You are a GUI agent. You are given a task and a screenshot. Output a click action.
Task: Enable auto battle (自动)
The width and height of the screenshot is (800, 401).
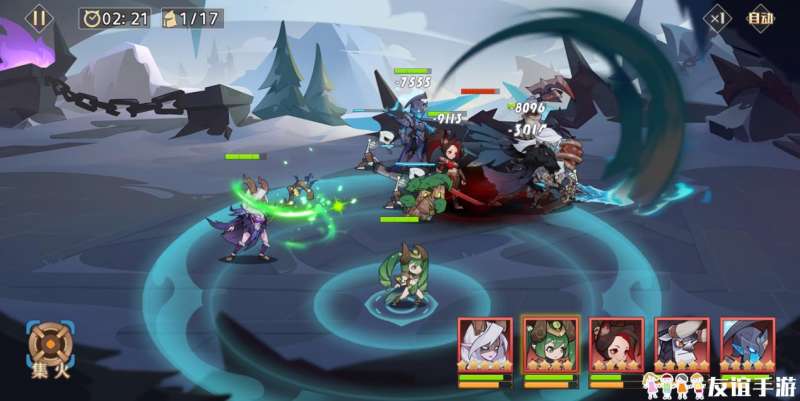[760, 17]
